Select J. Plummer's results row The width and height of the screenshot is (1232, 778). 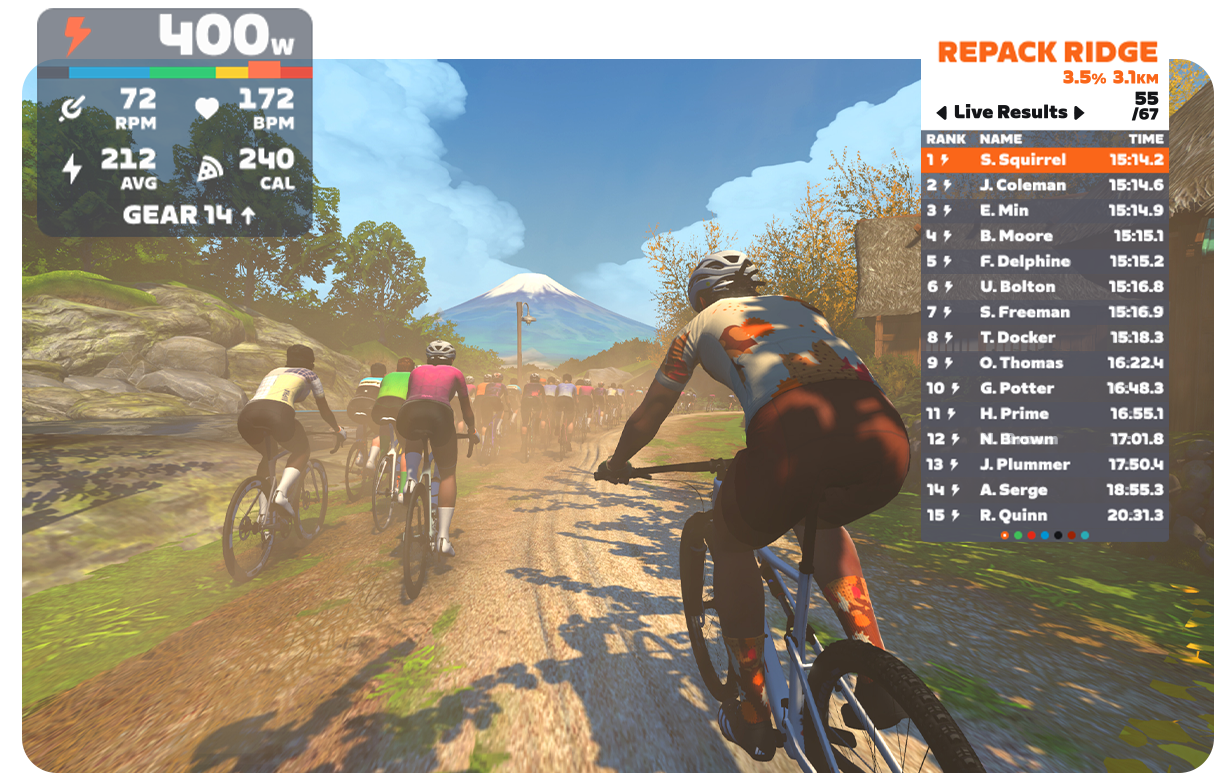pyautogui.click(x=1044, y=464)
